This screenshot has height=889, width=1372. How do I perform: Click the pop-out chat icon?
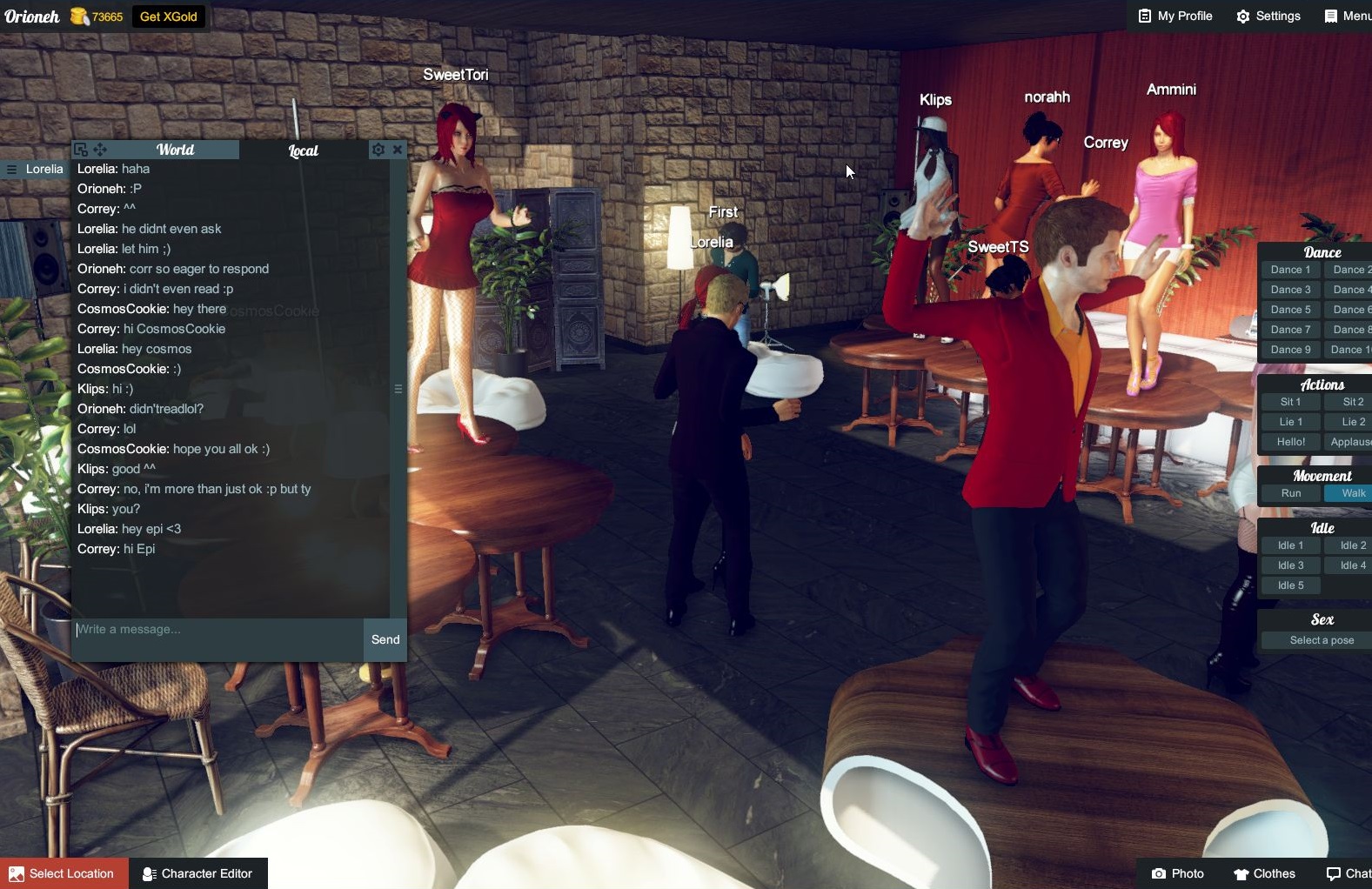(x=81, y=150)
